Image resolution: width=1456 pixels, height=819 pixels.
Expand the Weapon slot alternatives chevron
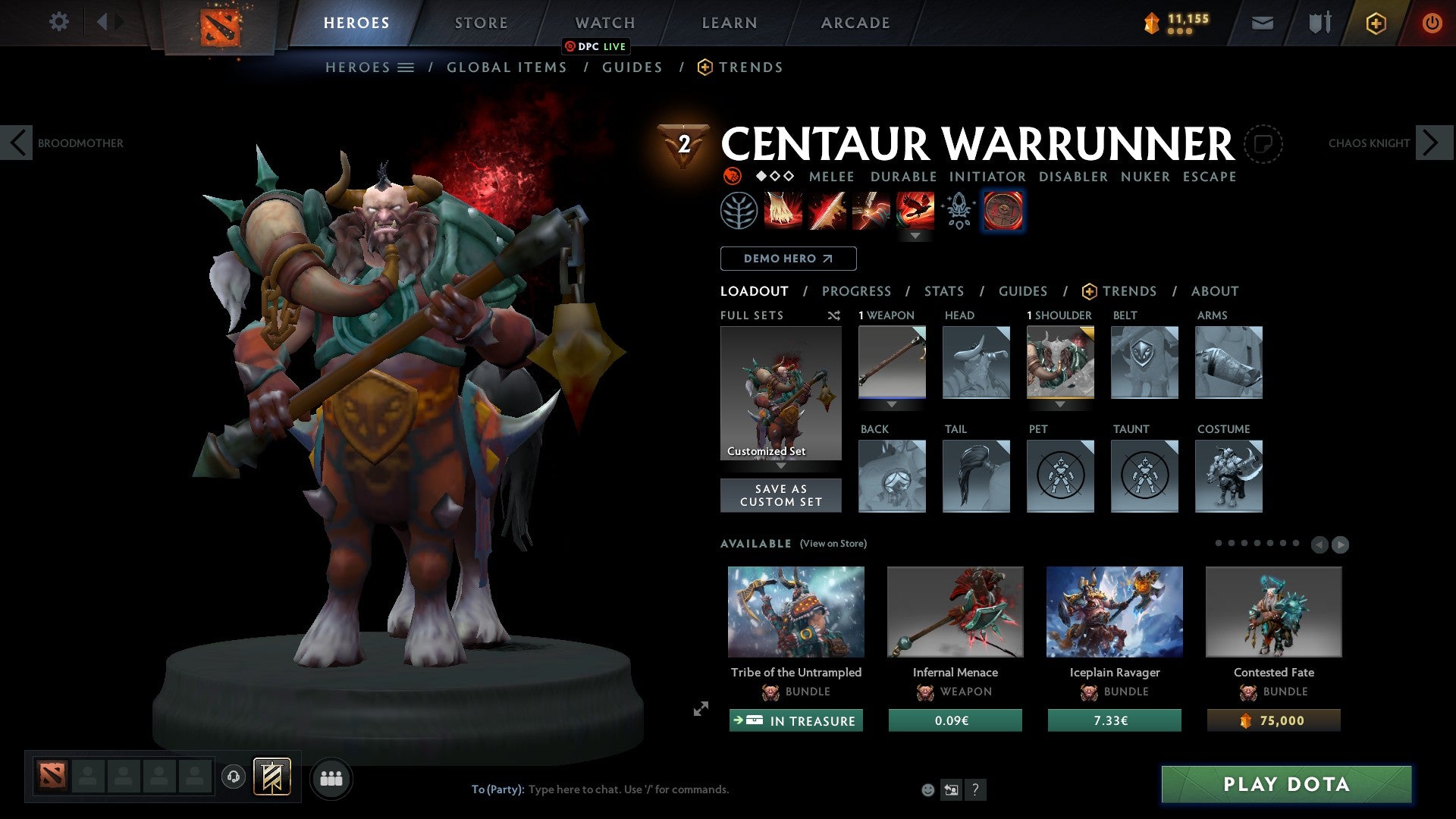(x=892, y=404)
